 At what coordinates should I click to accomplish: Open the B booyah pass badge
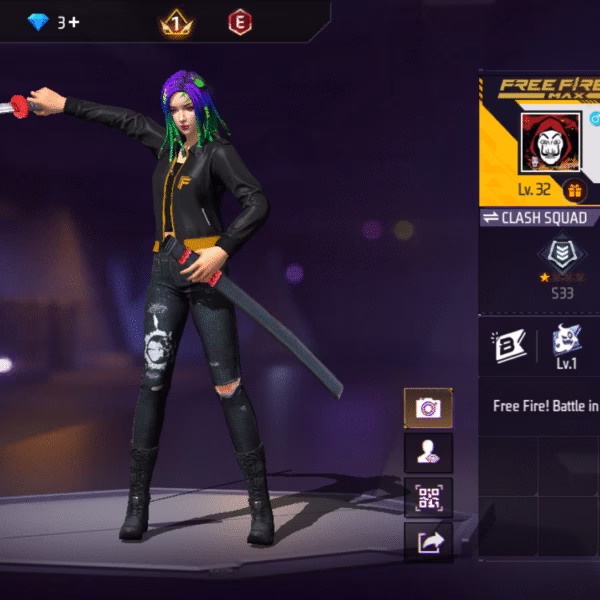coord(509,346)
